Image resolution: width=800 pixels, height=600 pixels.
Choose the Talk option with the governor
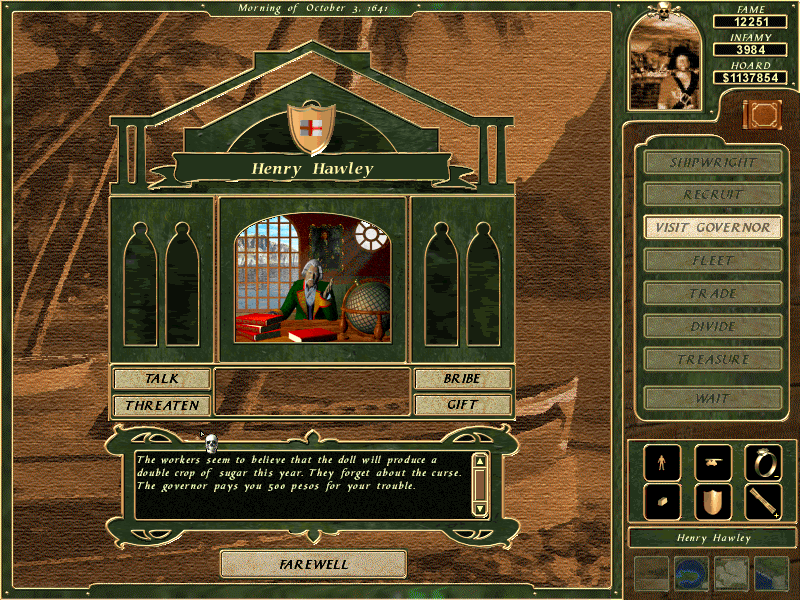pyautogui.click(x=162, y=379)
